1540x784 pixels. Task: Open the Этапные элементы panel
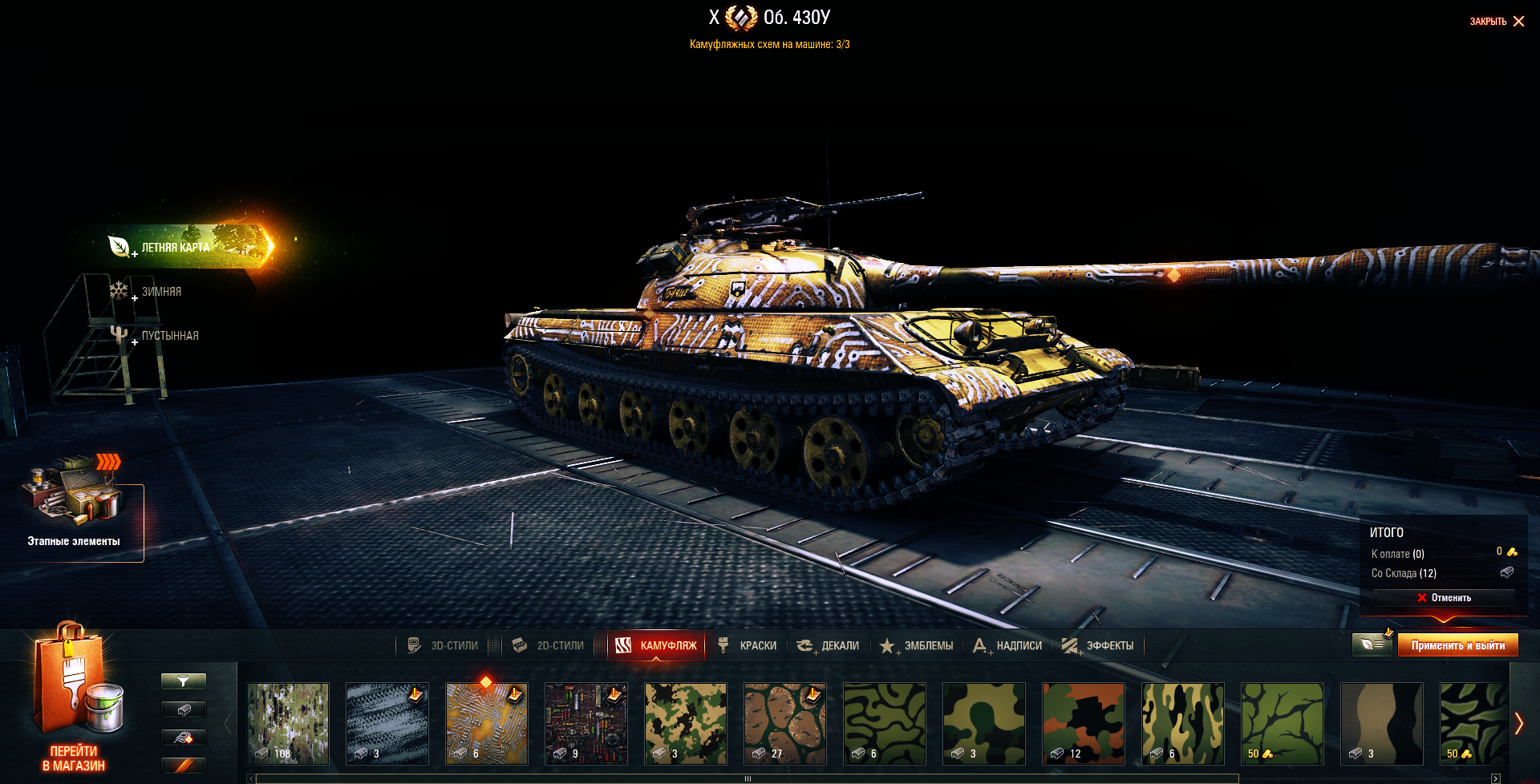point(74,513)
